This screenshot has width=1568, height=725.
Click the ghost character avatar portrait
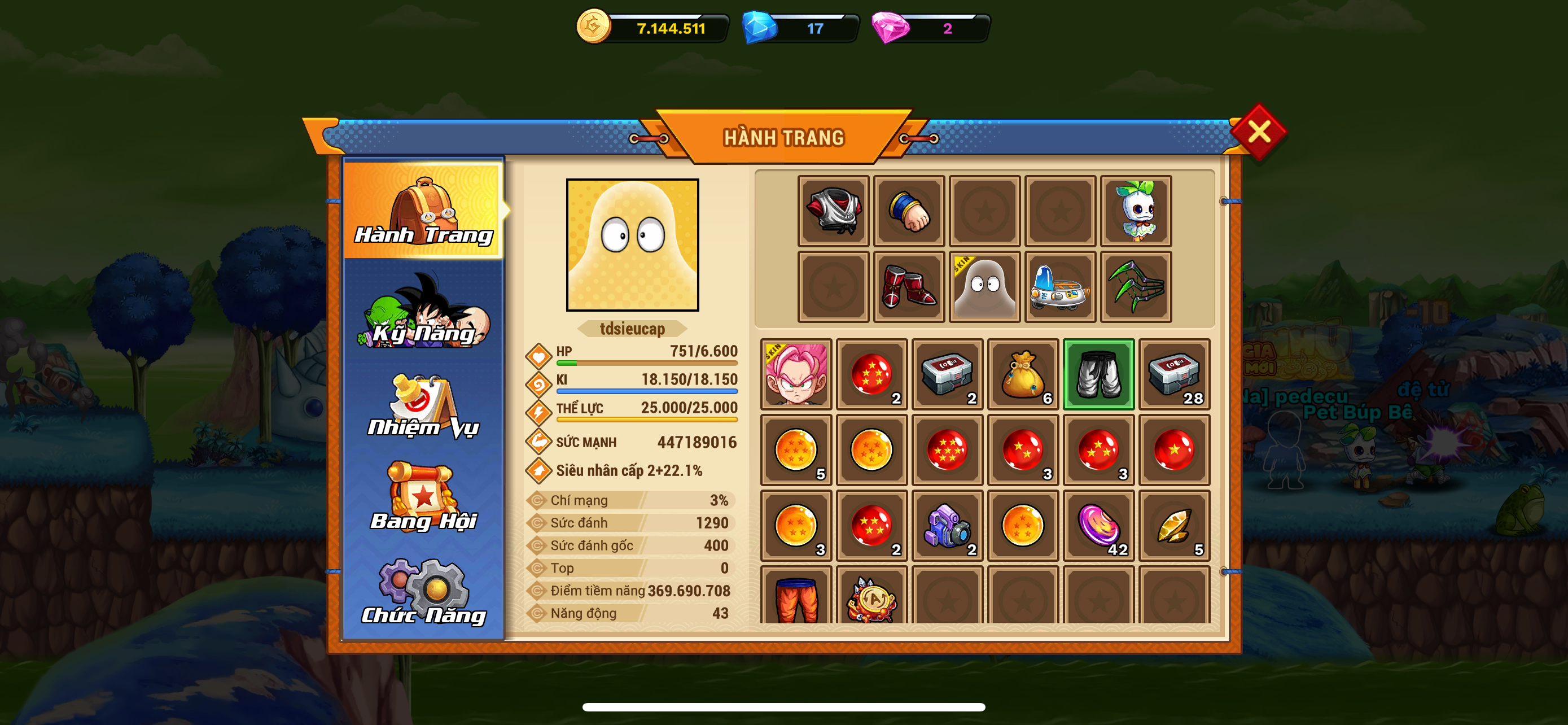coord(632,244)
